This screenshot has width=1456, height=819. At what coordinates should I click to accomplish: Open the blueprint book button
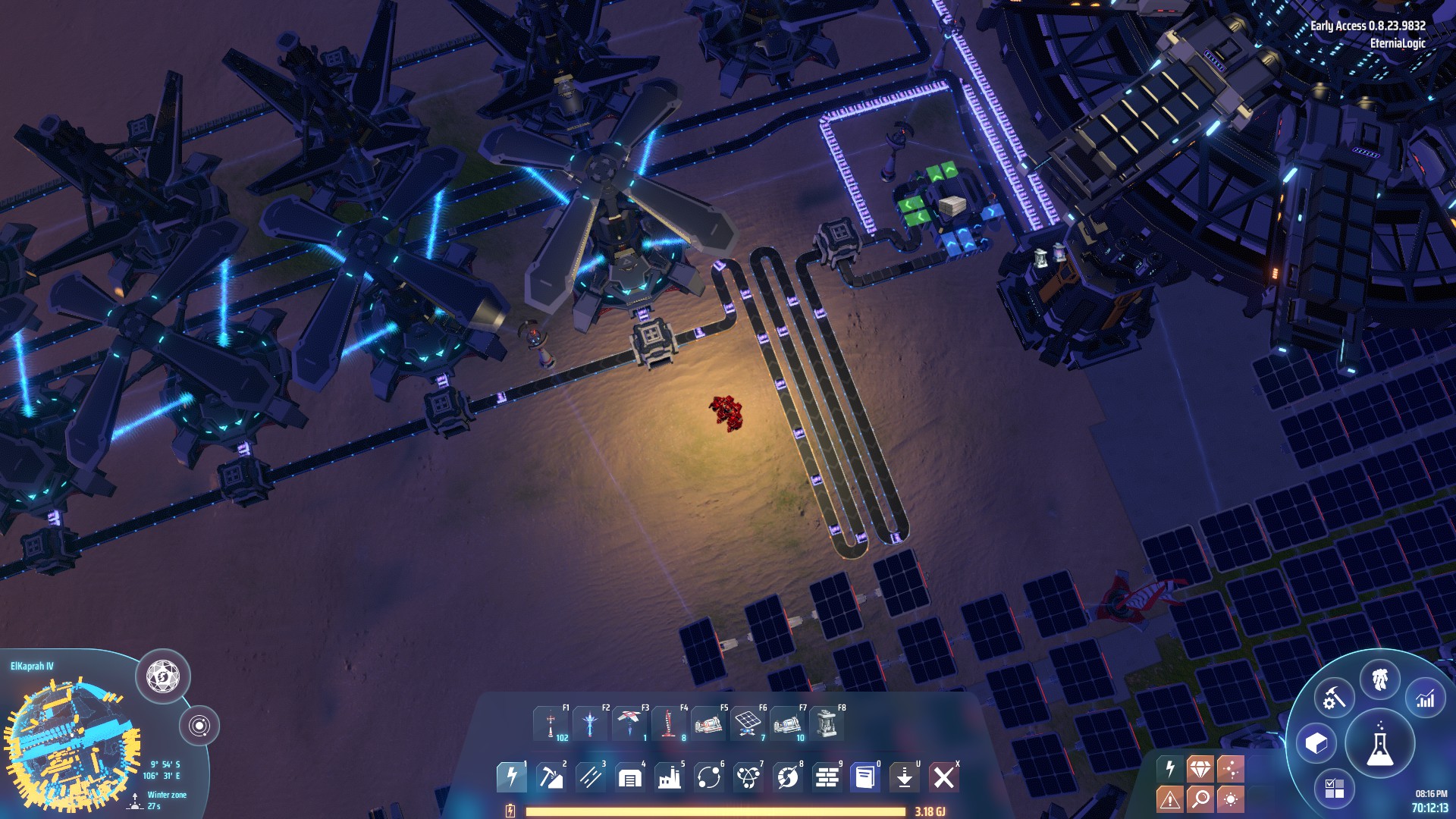click(x=865, y=777)
